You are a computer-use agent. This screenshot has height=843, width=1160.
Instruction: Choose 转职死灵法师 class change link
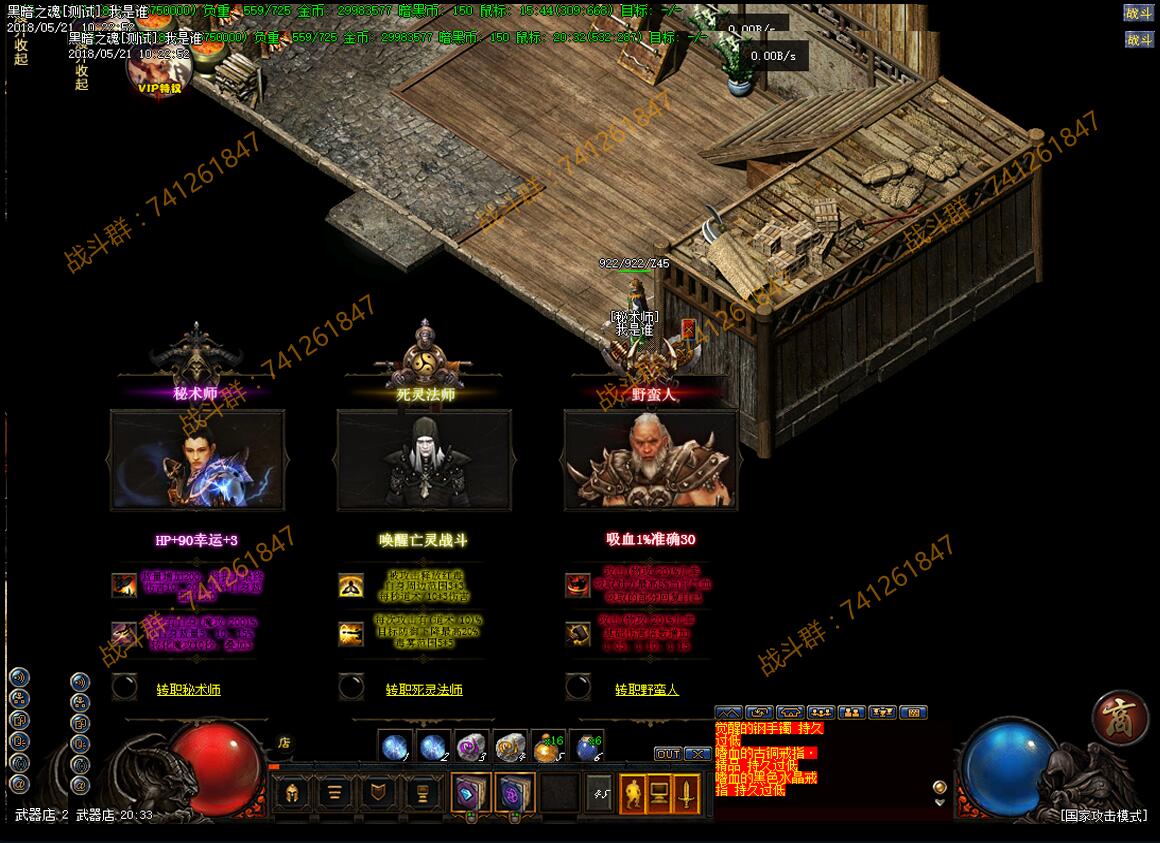(x=424, y=690)
